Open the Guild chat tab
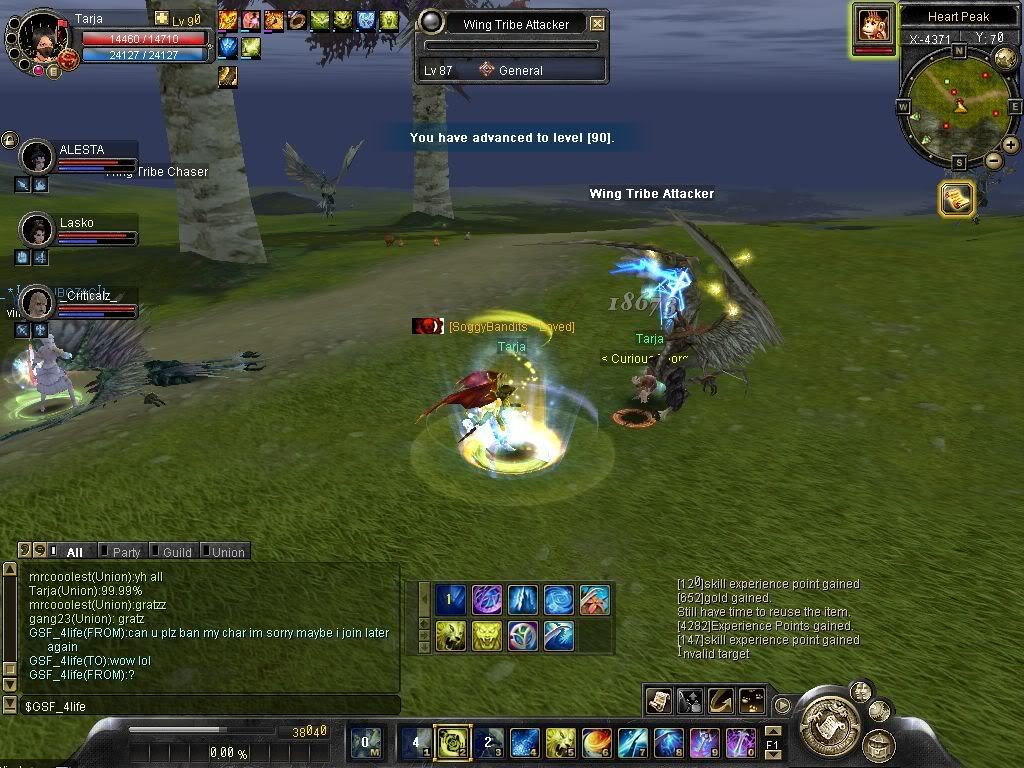 point(176,552)
